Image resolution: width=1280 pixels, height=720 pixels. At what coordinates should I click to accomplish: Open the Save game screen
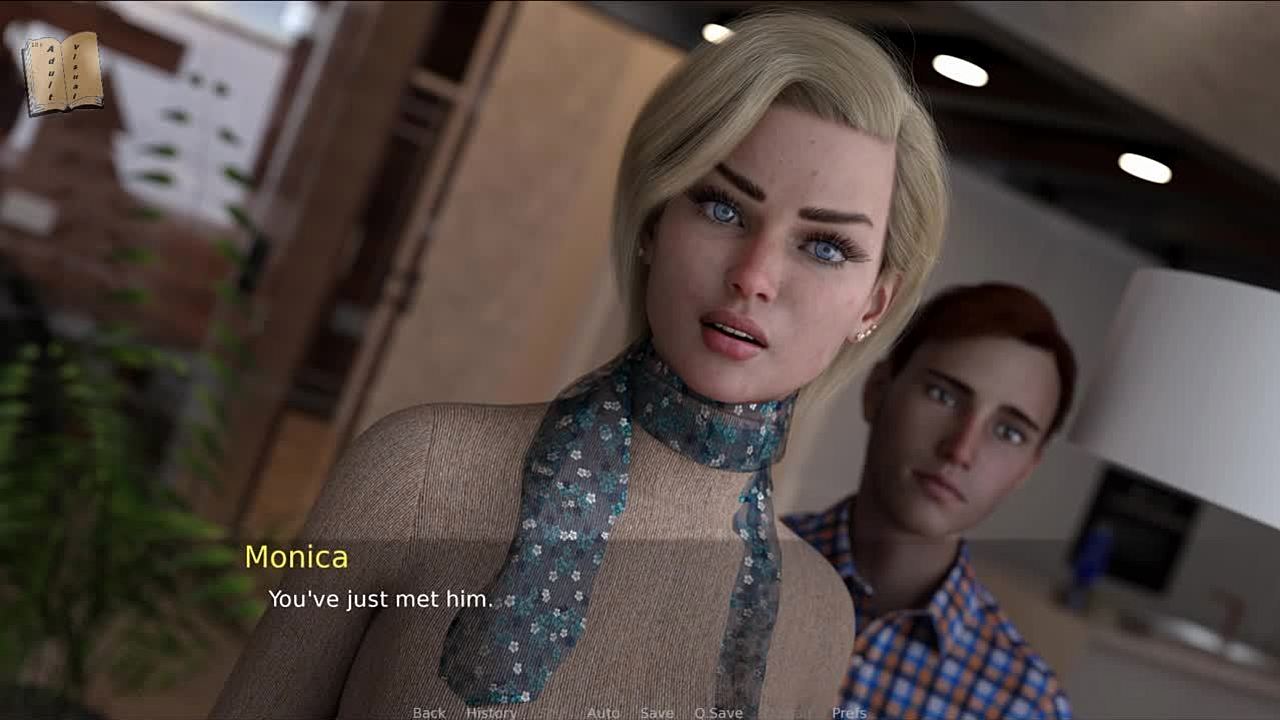coord(657,712)
